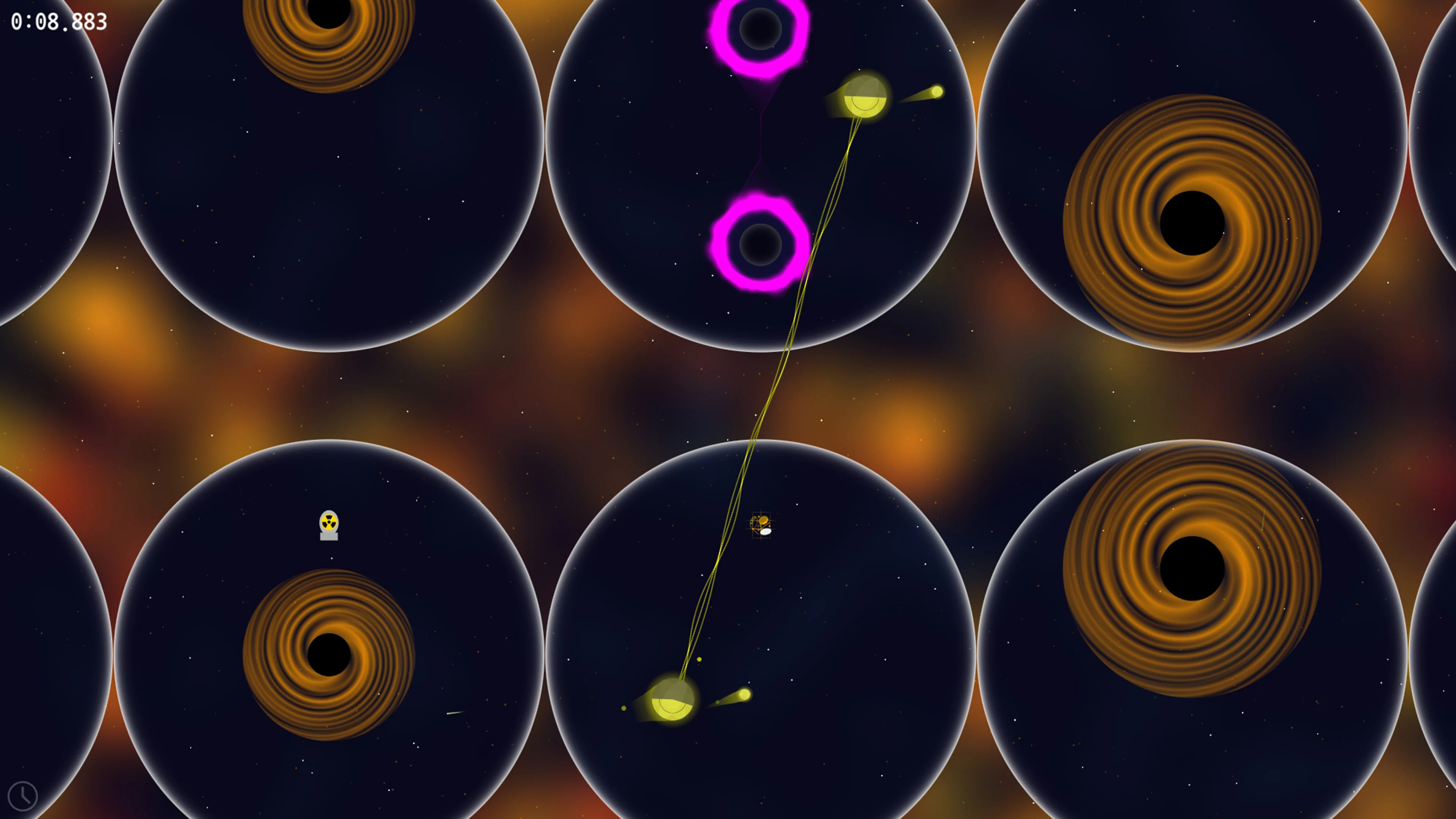This screenshot has height=819, width=1456.
Task: Select the radioactive waste container icon
Action: [329, 524]
